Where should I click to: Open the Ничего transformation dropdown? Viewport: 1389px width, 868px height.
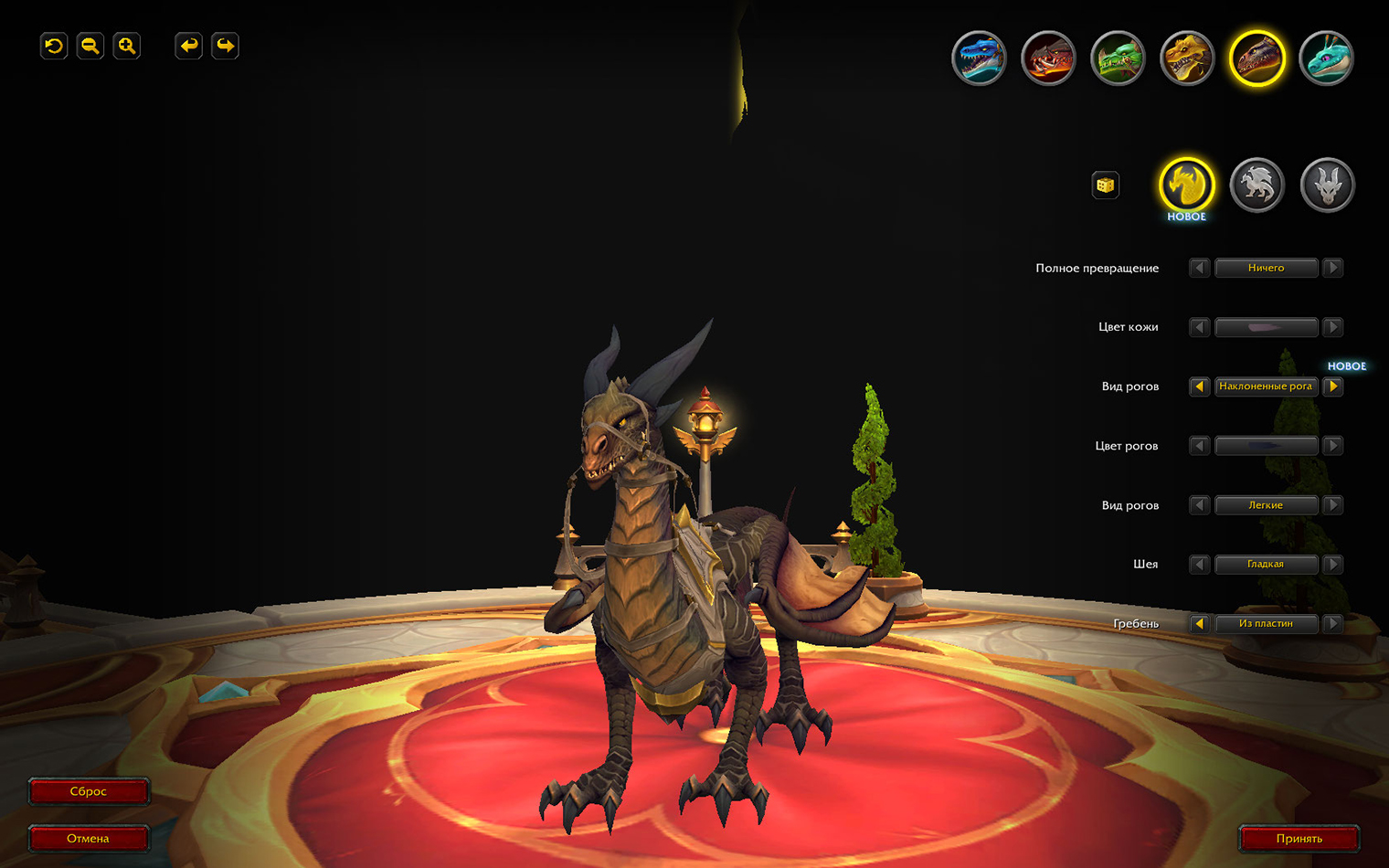(1266, 268)
